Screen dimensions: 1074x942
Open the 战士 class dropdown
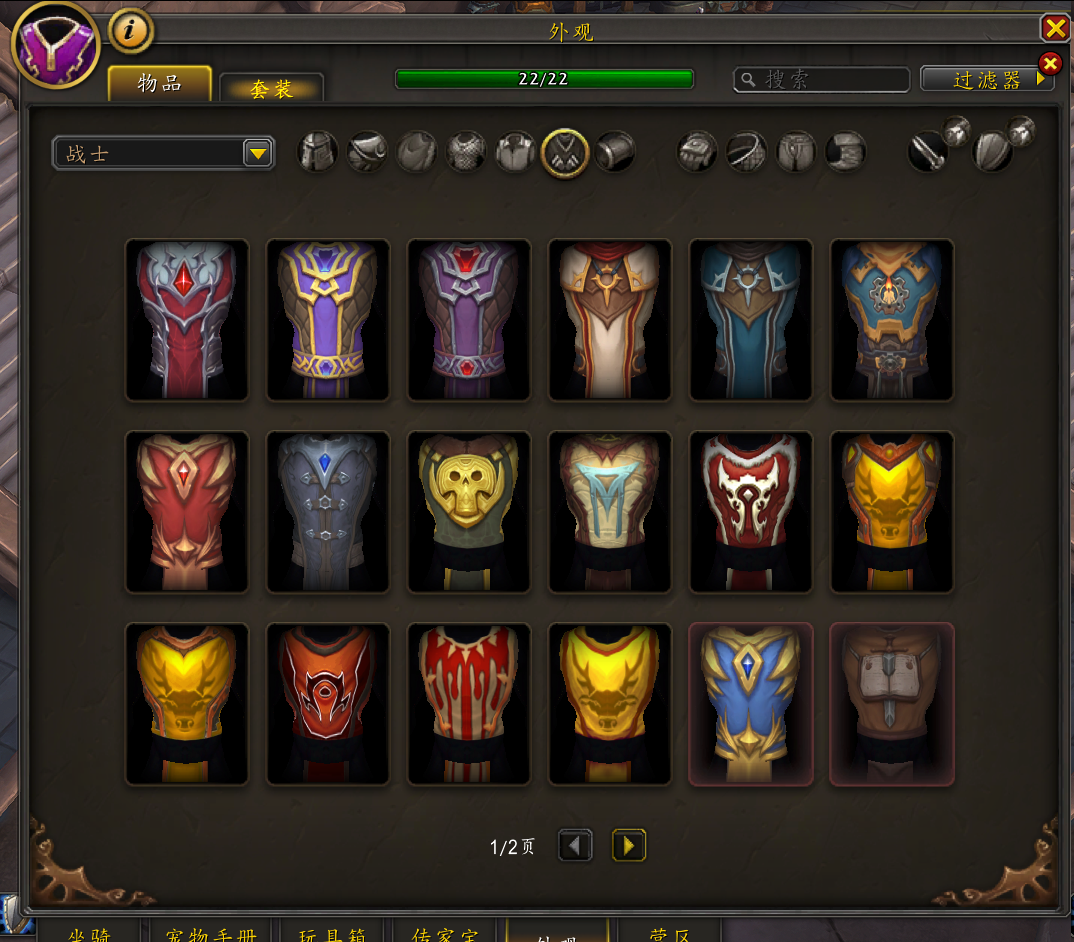(x=258, y=153)
